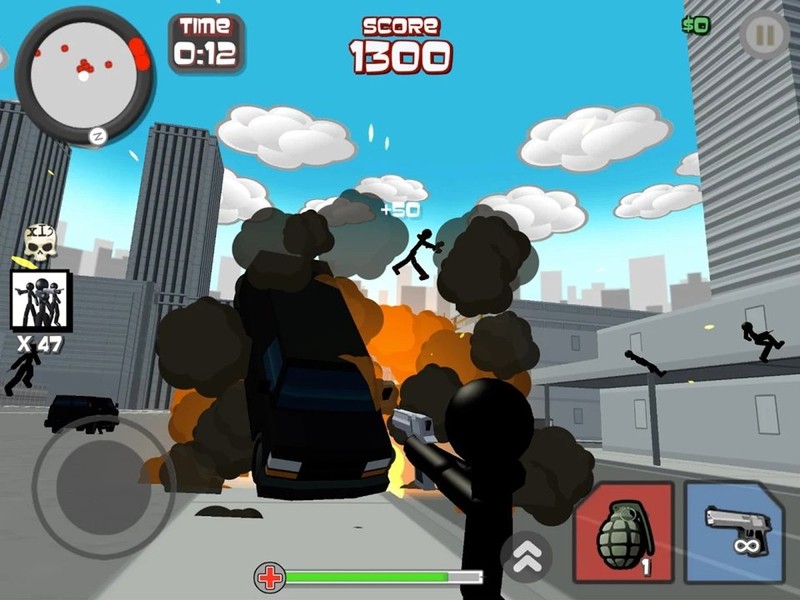The image size is (800, 600).
Task: Tap the double-arrow jump button
Action: (x=526, y=551)
